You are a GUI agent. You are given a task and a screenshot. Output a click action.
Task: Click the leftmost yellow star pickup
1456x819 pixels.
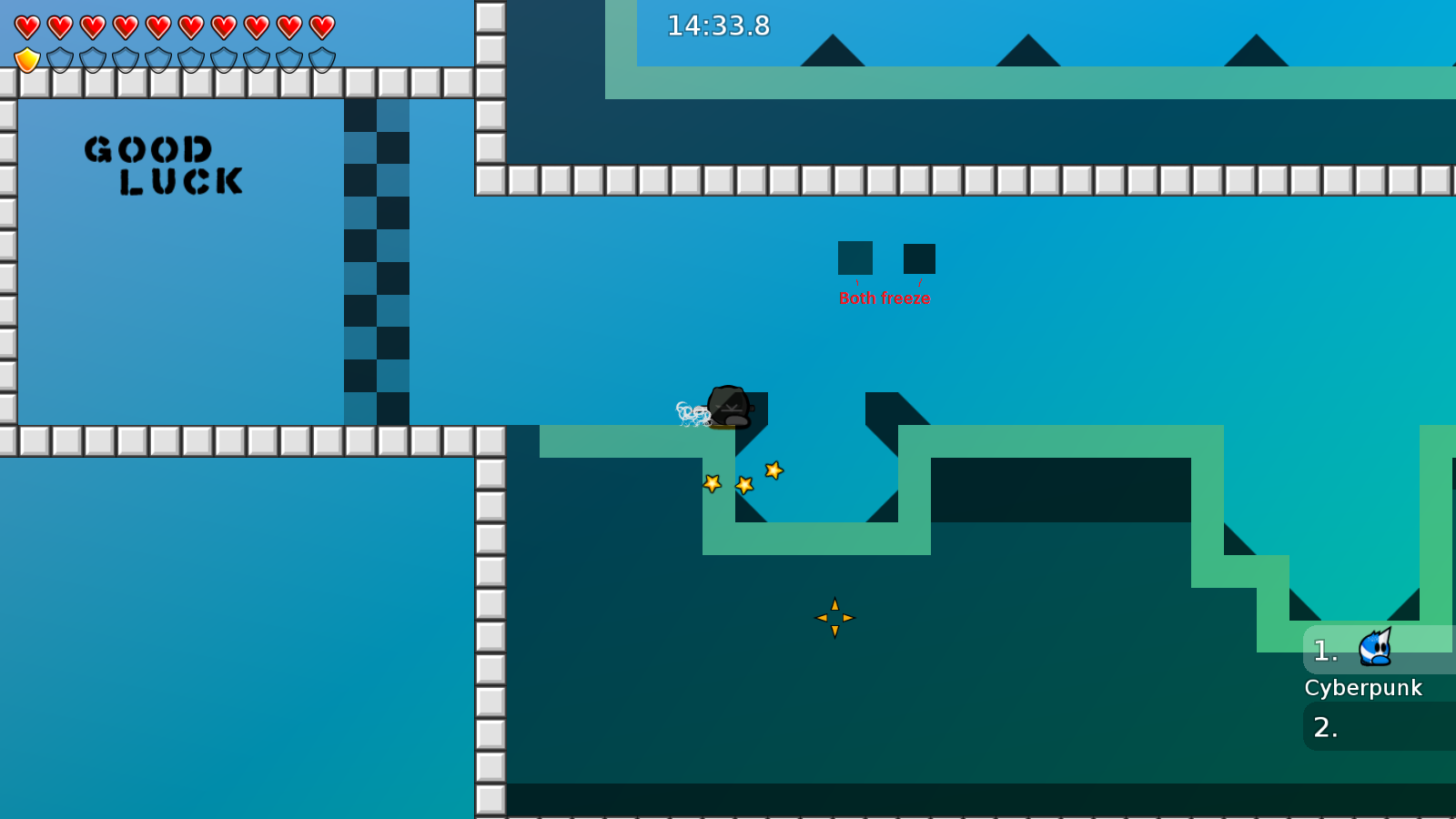(712, 484)
